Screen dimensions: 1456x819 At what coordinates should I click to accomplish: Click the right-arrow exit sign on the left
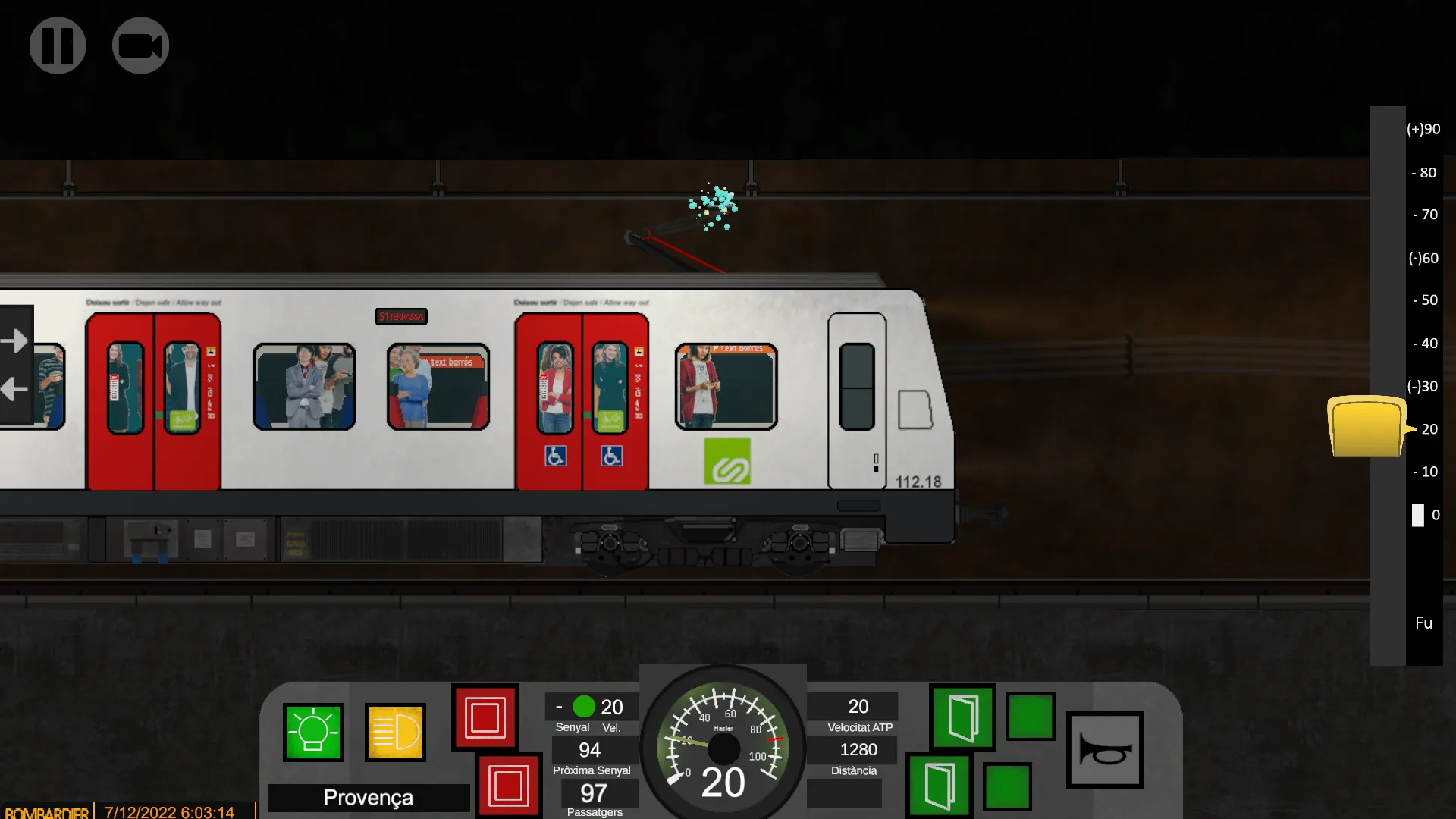click(14, 340)
